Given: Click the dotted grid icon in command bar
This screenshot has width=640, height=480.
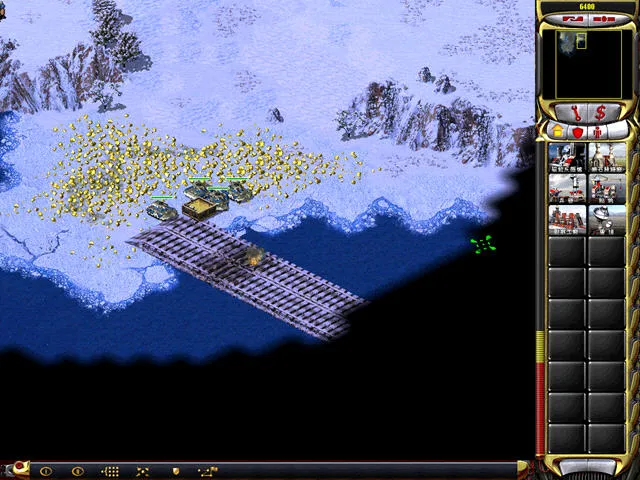Looking at the screenshot, I should tap(111, 470).
